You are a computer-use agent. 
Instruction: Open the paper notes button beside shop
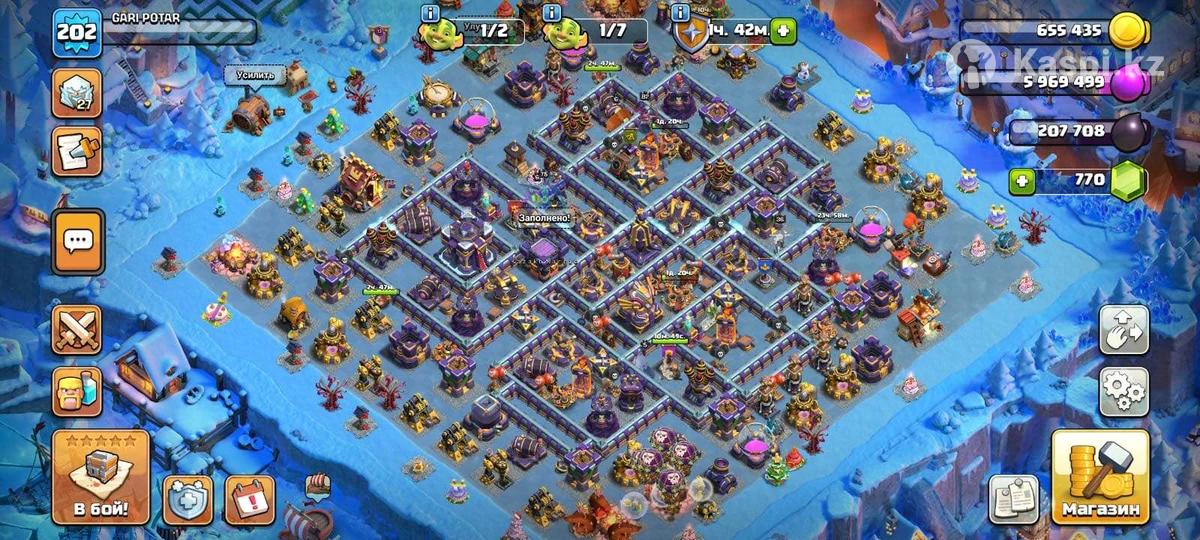pos(1013,498)
